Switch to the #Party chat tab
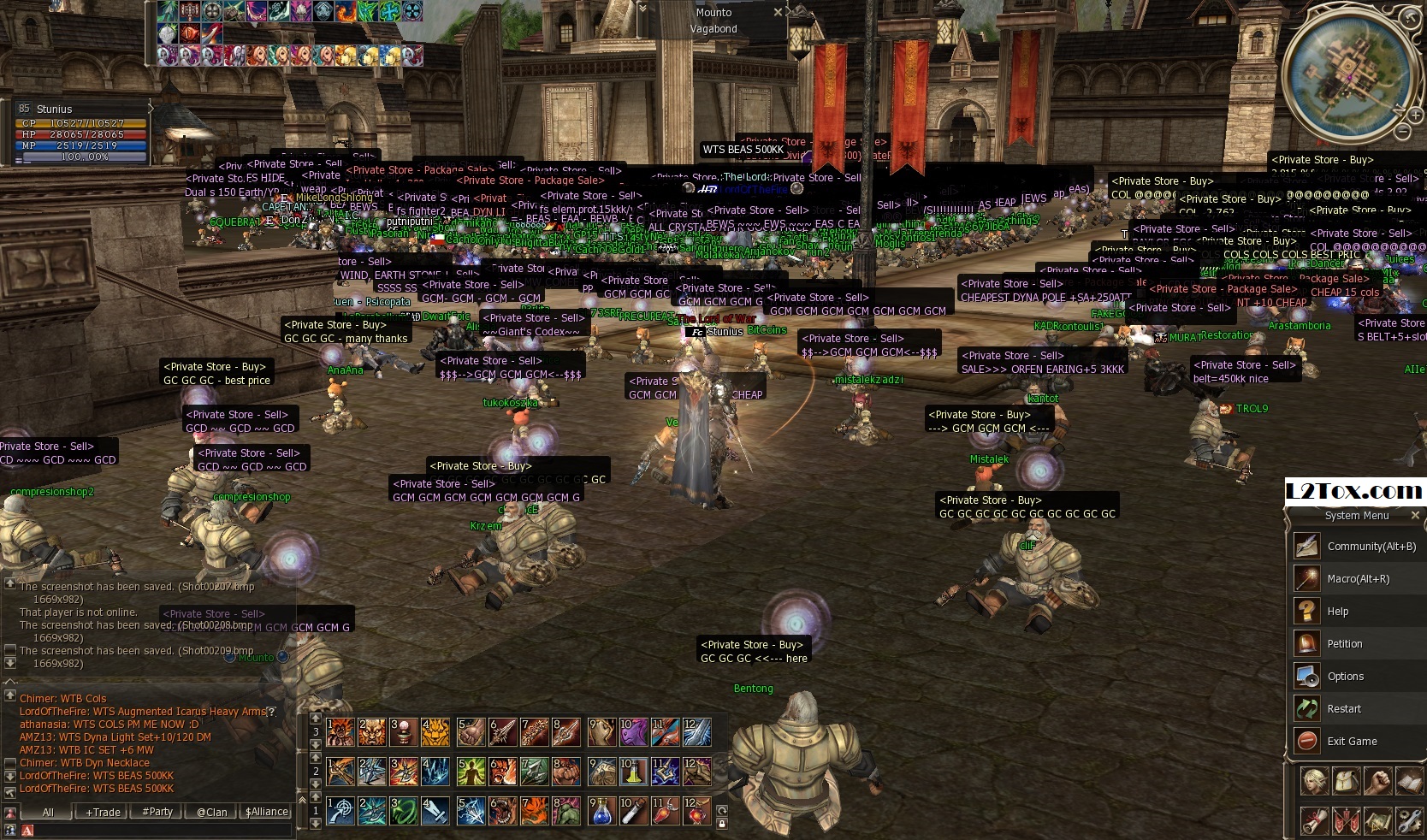This screenshot has width=1427, height=840. click(x=157, y=812)
